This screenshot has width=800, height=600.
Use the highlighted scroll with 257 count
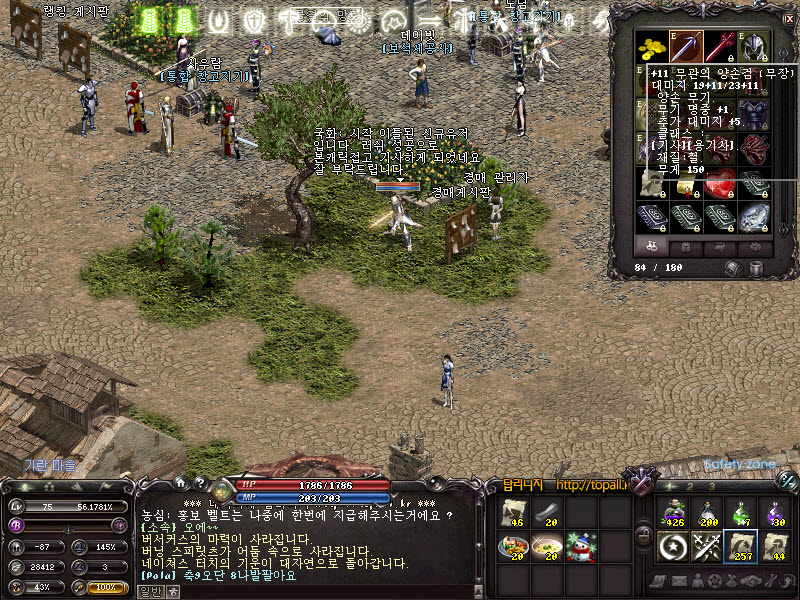[x=741, y=547]
